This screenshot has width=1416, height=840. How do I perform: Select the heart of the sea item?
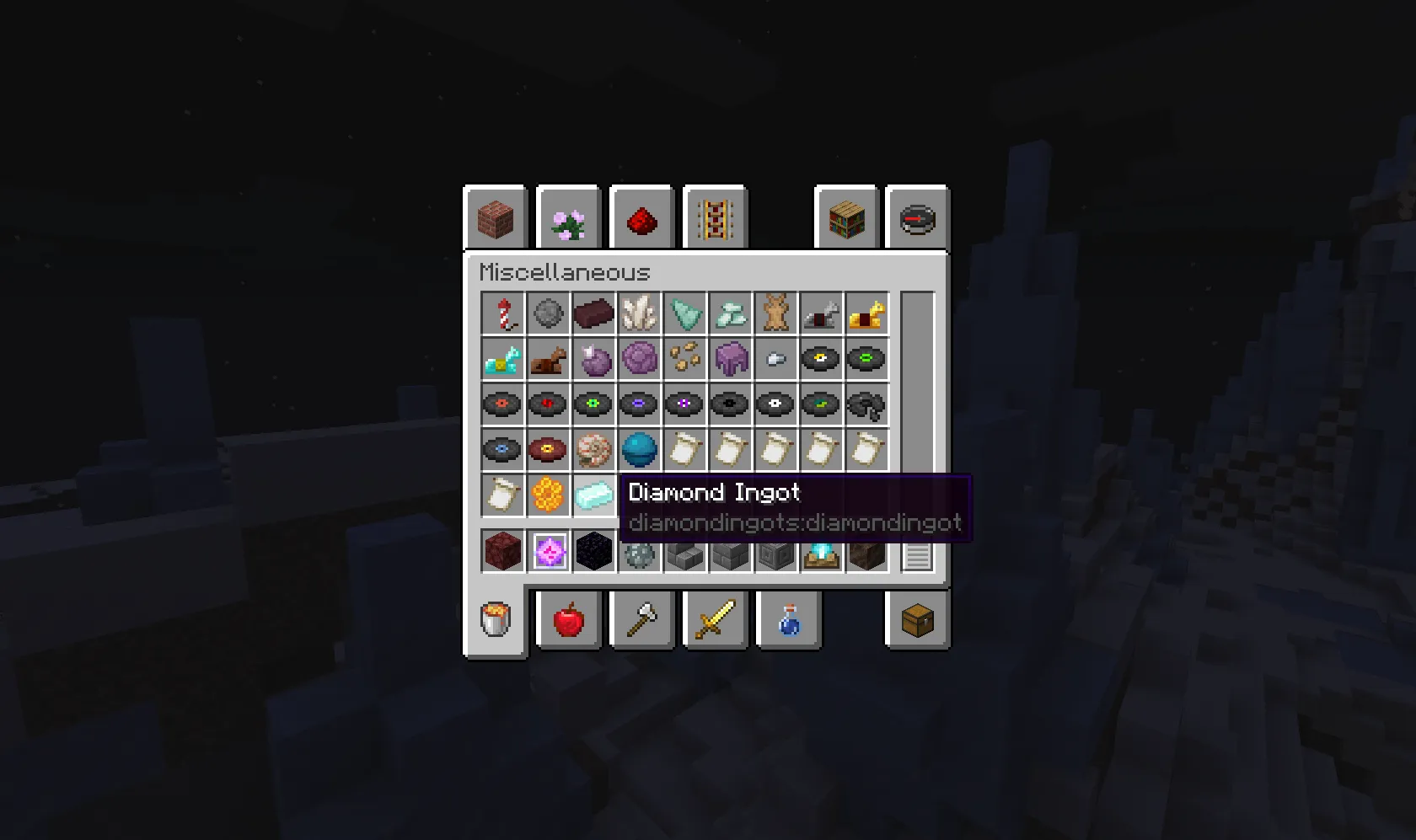[640, 449]
